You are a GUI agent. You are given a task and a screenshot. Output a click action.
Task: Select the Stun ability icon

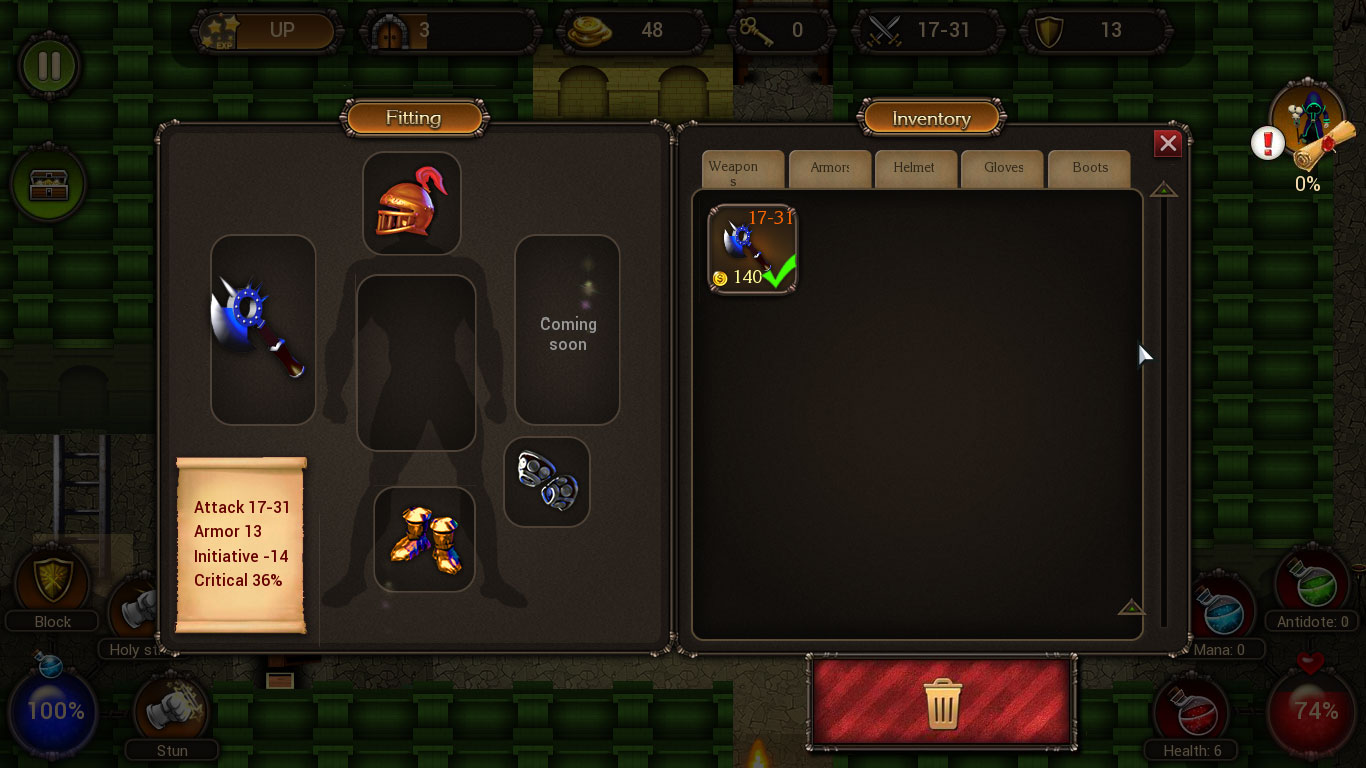click(171, 706)
